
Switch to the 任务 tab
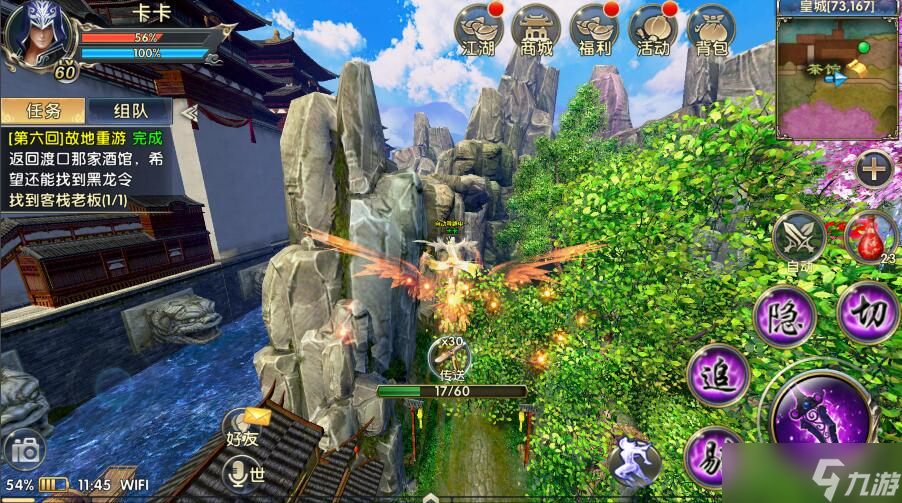(x=43, y=112)
